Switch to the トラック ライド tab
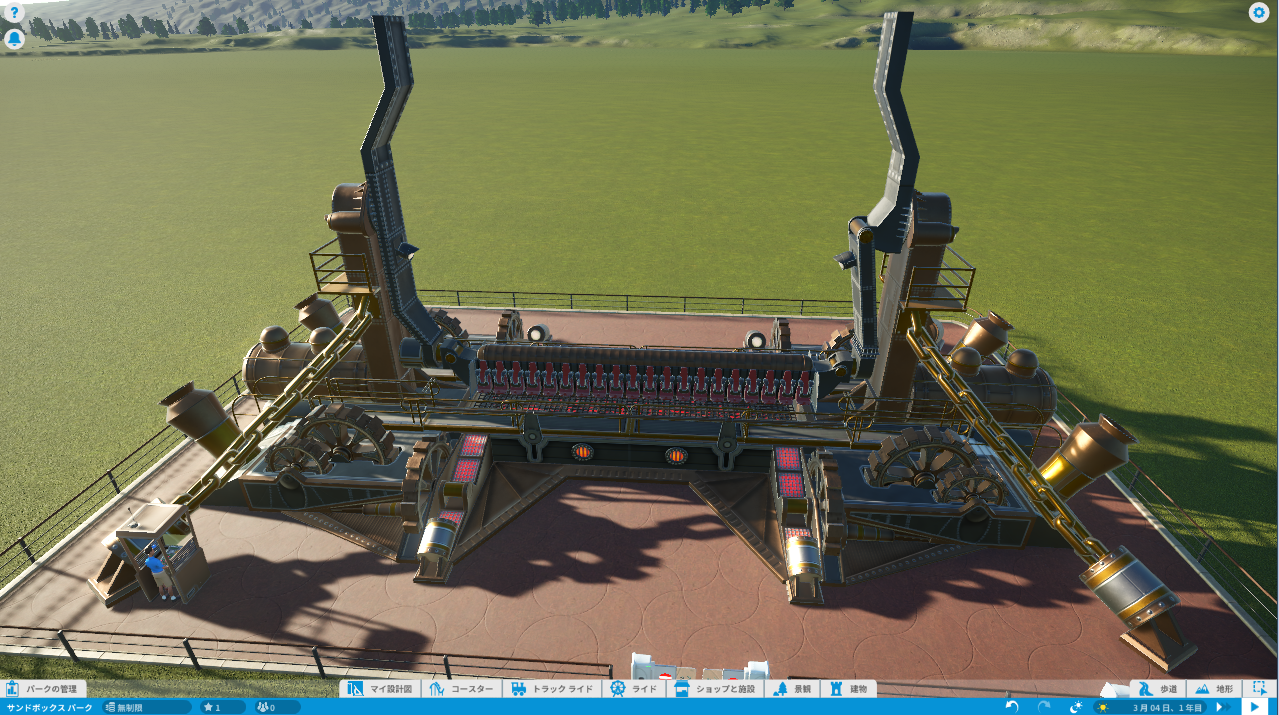 552,689
